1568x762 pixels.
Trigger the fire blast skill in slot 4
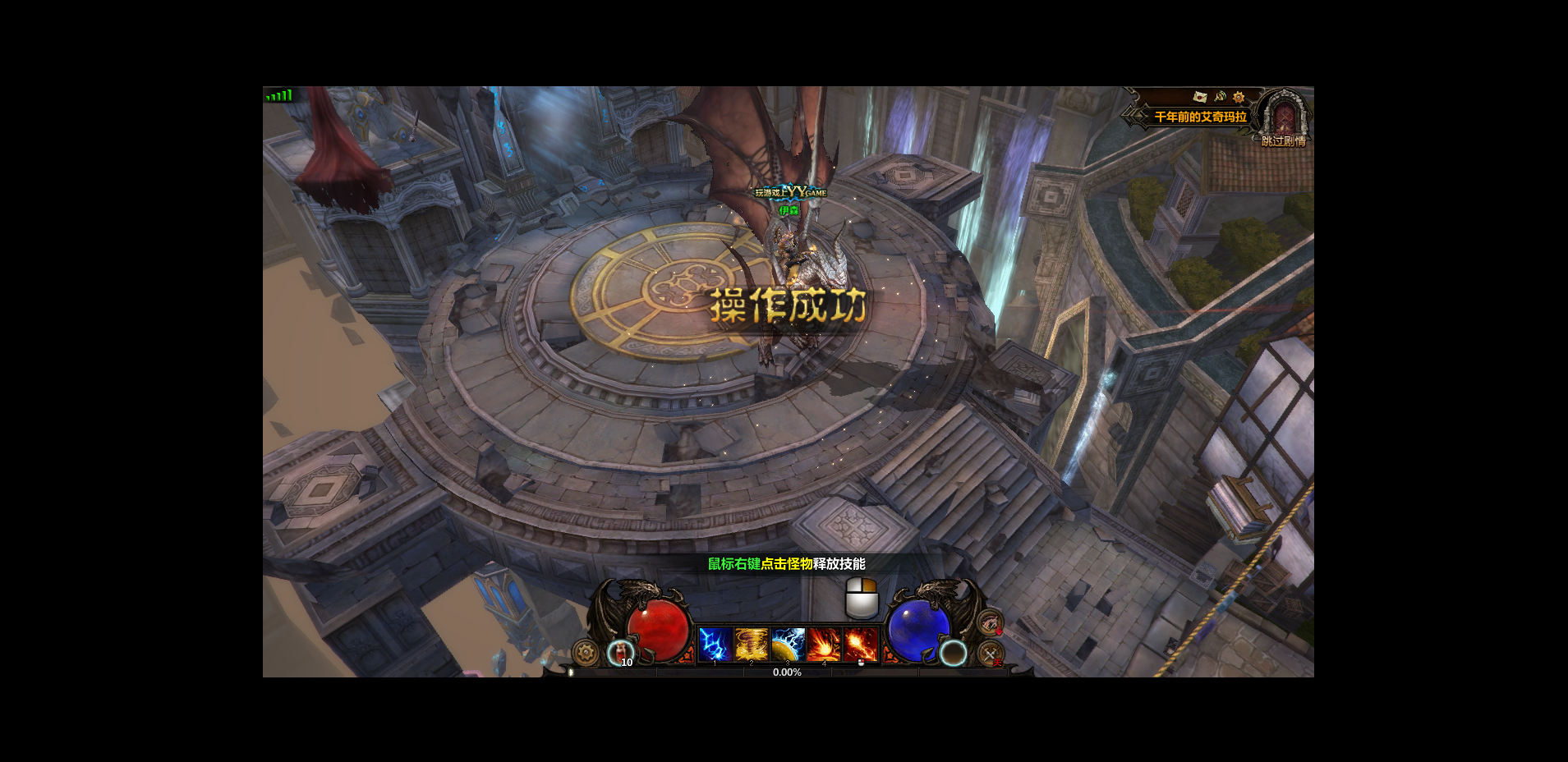(824, 645)
